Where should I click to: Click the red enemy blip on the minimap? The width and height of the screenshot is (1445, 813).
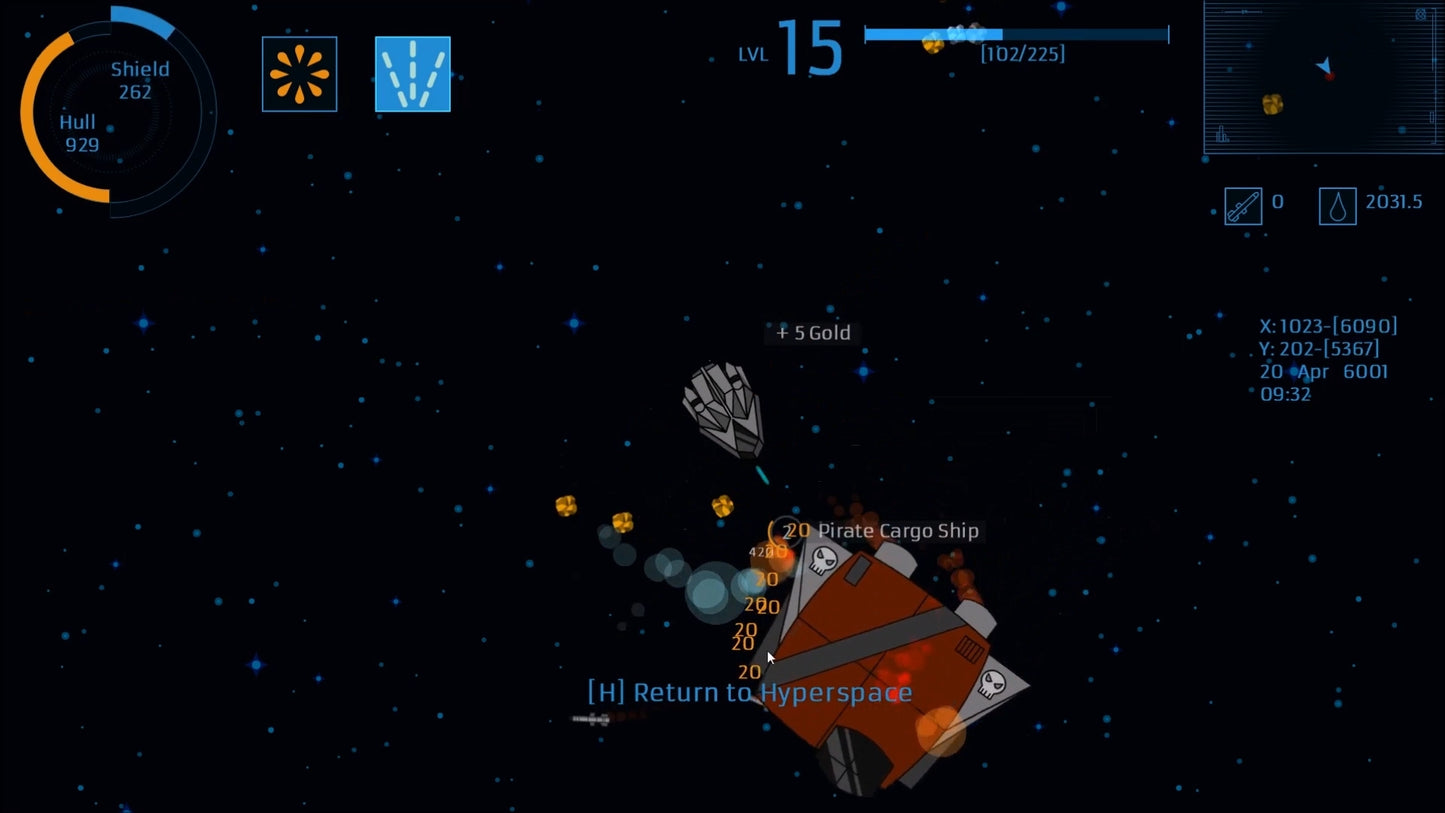[x=1330, y=77]
